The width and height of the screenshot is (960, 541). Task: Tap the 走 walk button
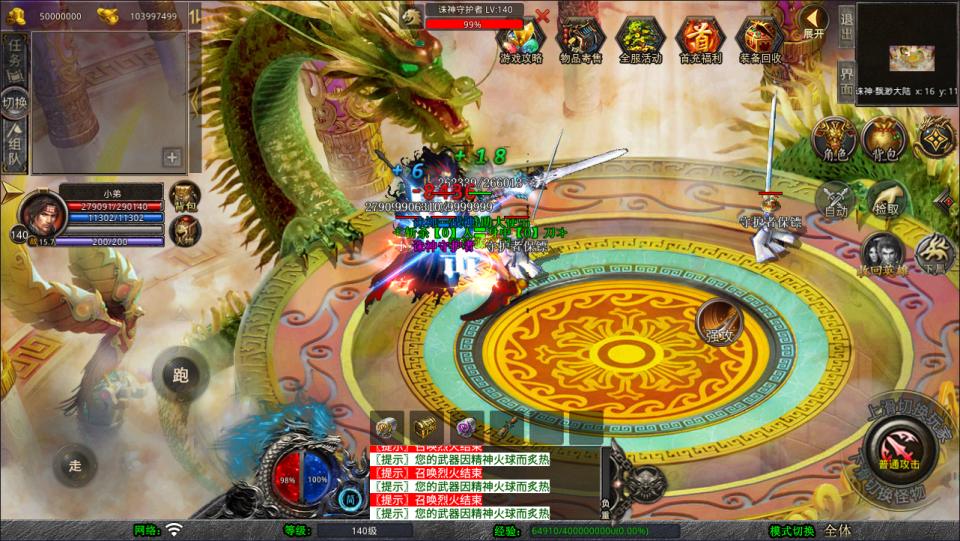(76, 465)
